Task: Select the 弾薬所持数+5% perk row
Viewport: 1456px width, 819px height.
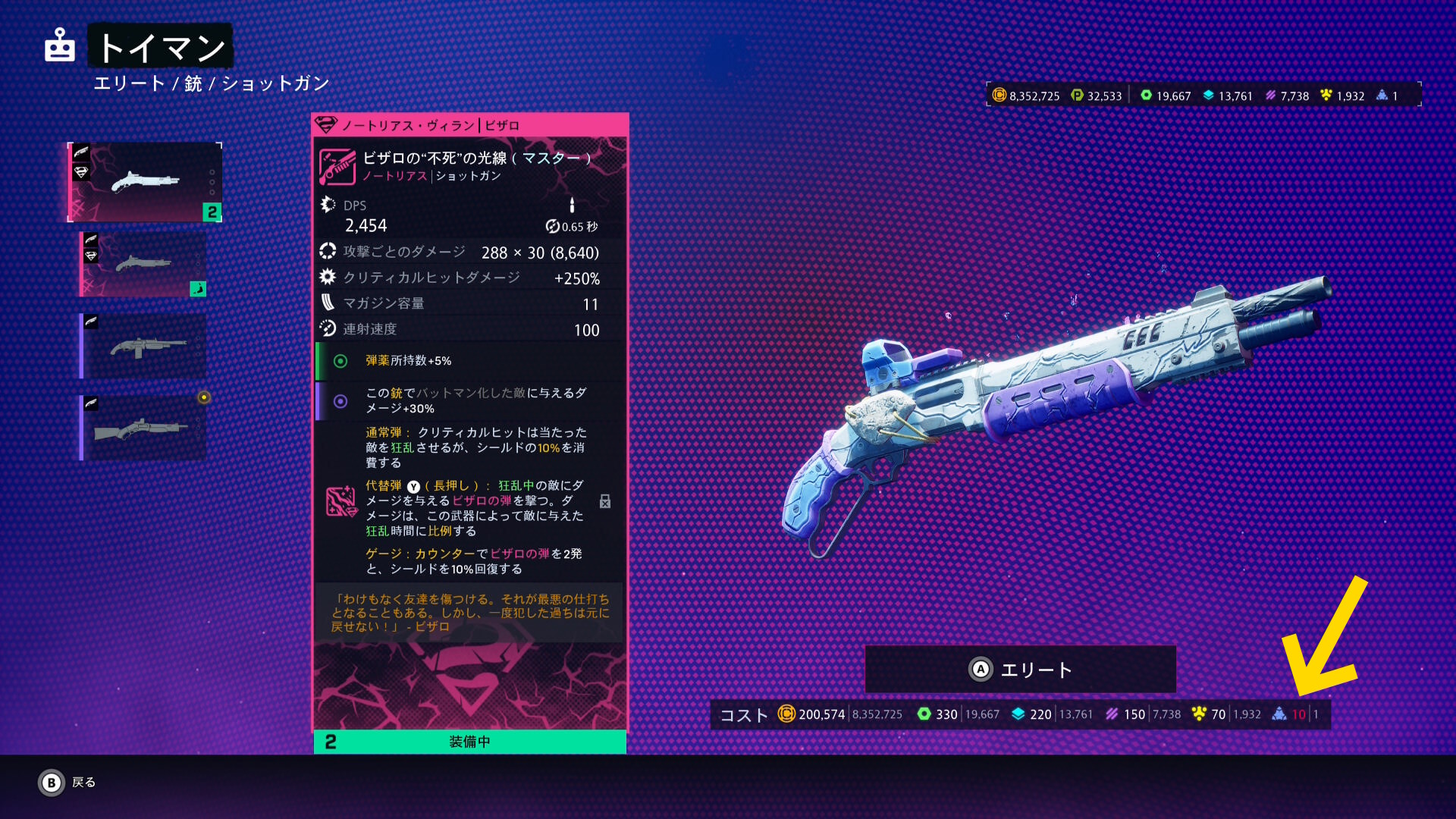Action: [x=470, y=361]
